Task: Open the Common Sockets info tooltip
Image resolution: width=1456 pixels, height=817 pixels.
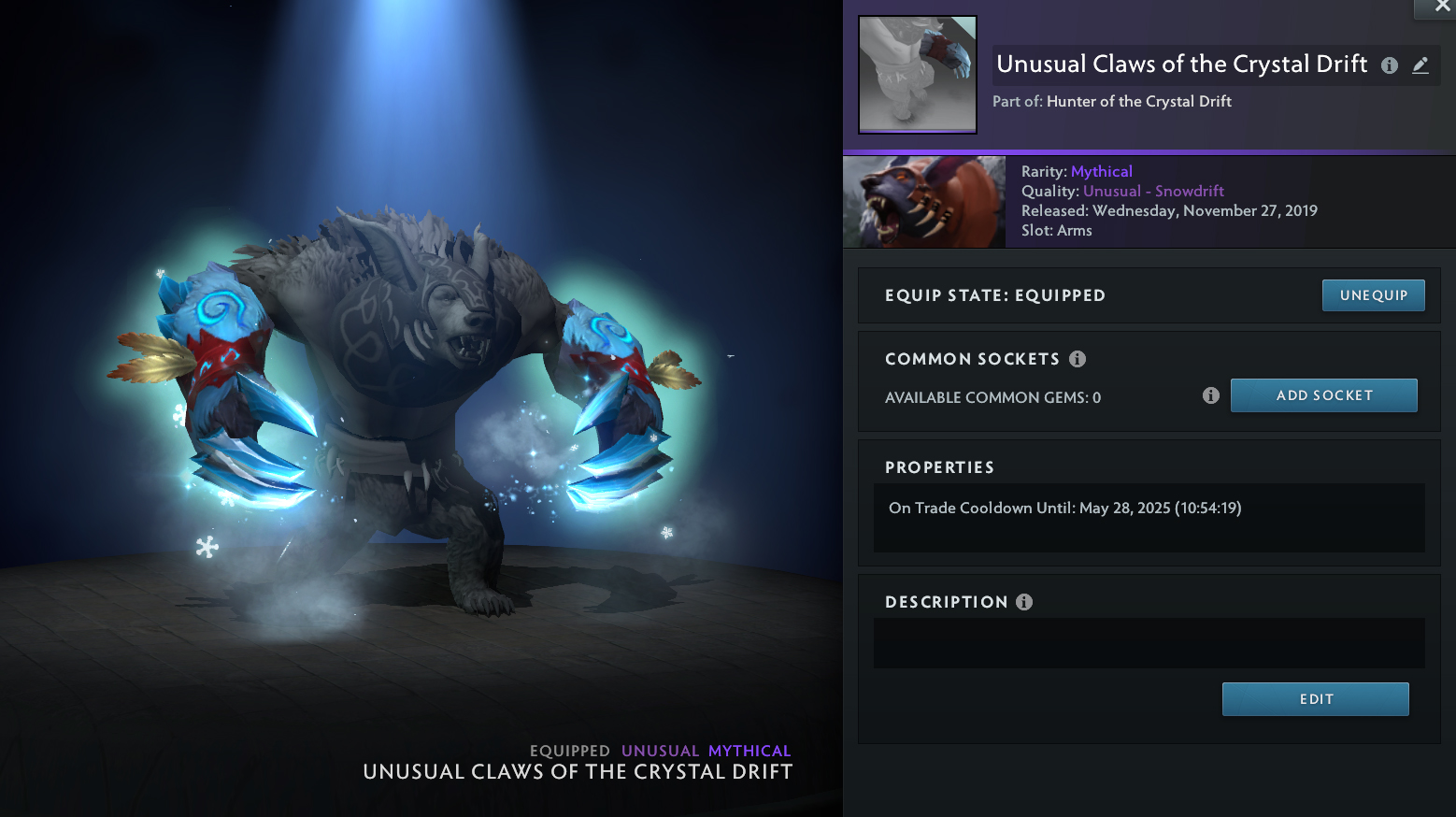Action: pyautogui.click(x=1078, y=359)
